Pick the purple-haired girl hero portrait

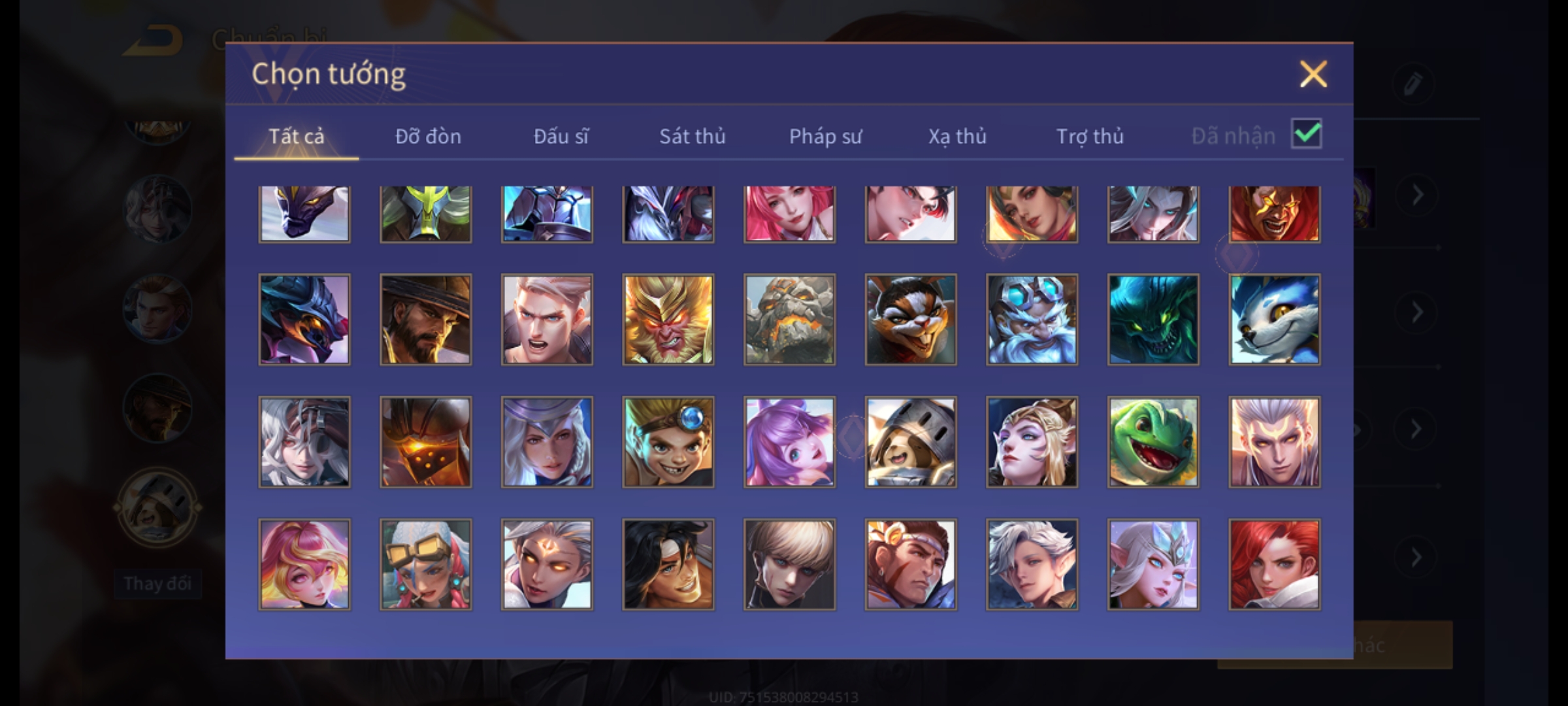point(789,442)
